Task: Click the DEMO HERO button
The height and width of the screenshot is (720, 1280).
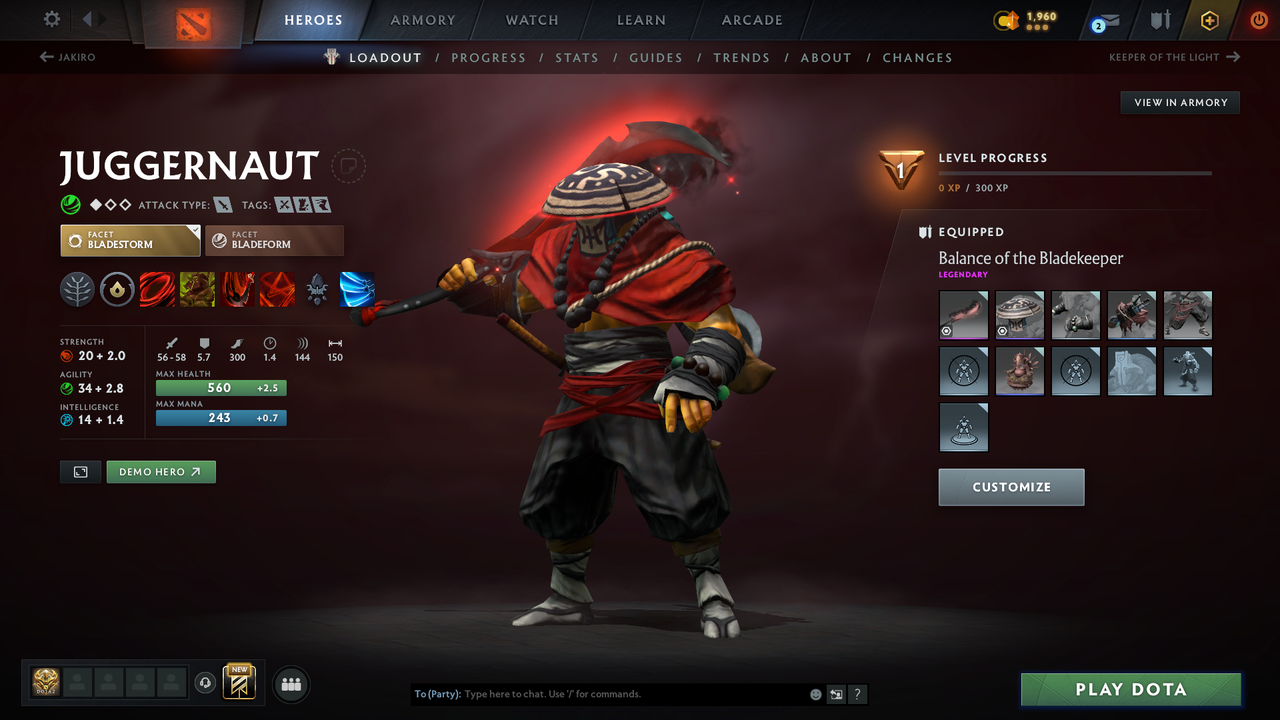Action: 161,471
